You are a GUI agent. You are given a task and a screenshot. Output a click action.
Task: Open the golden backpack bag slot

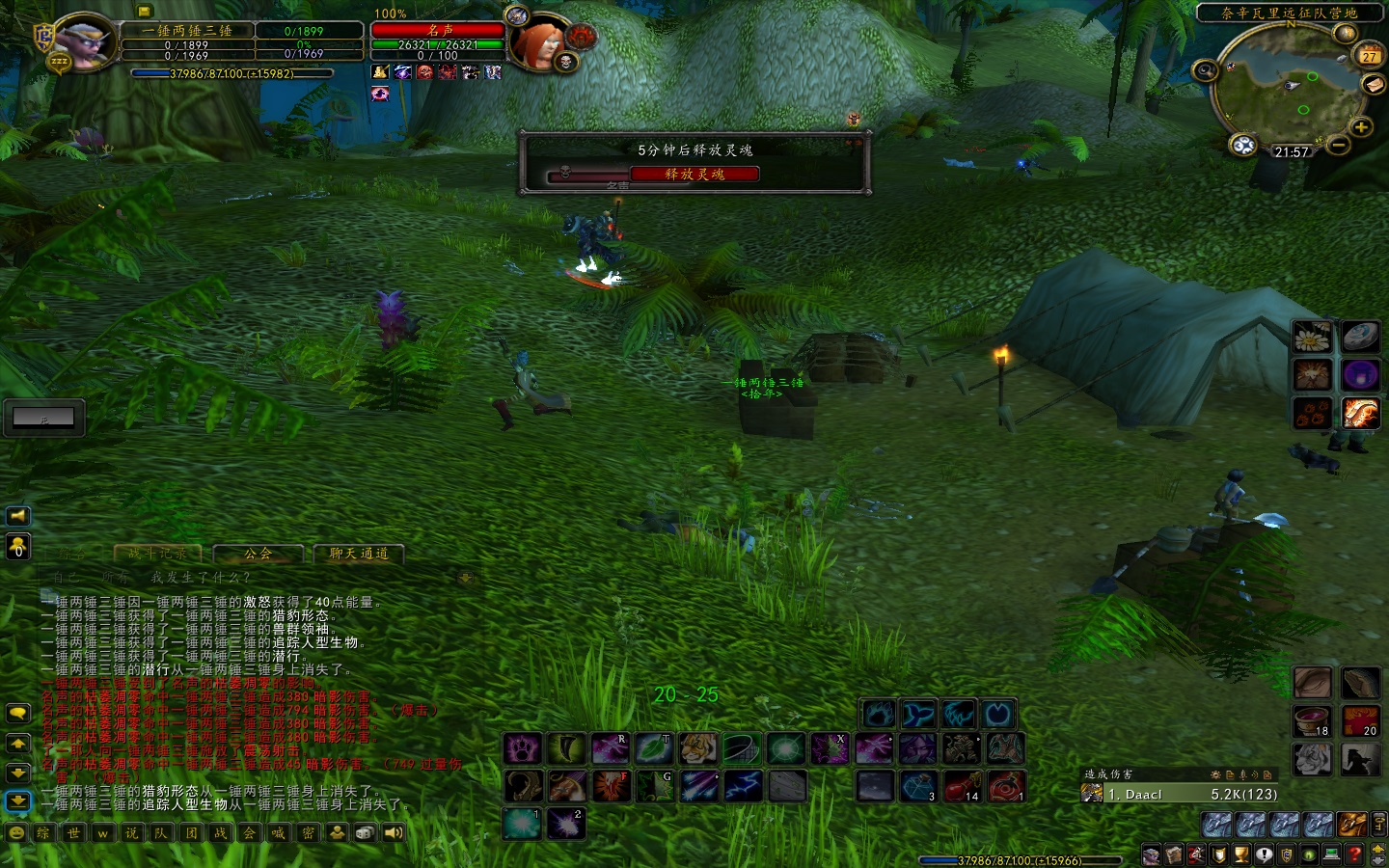click(x=1352, y=824)
